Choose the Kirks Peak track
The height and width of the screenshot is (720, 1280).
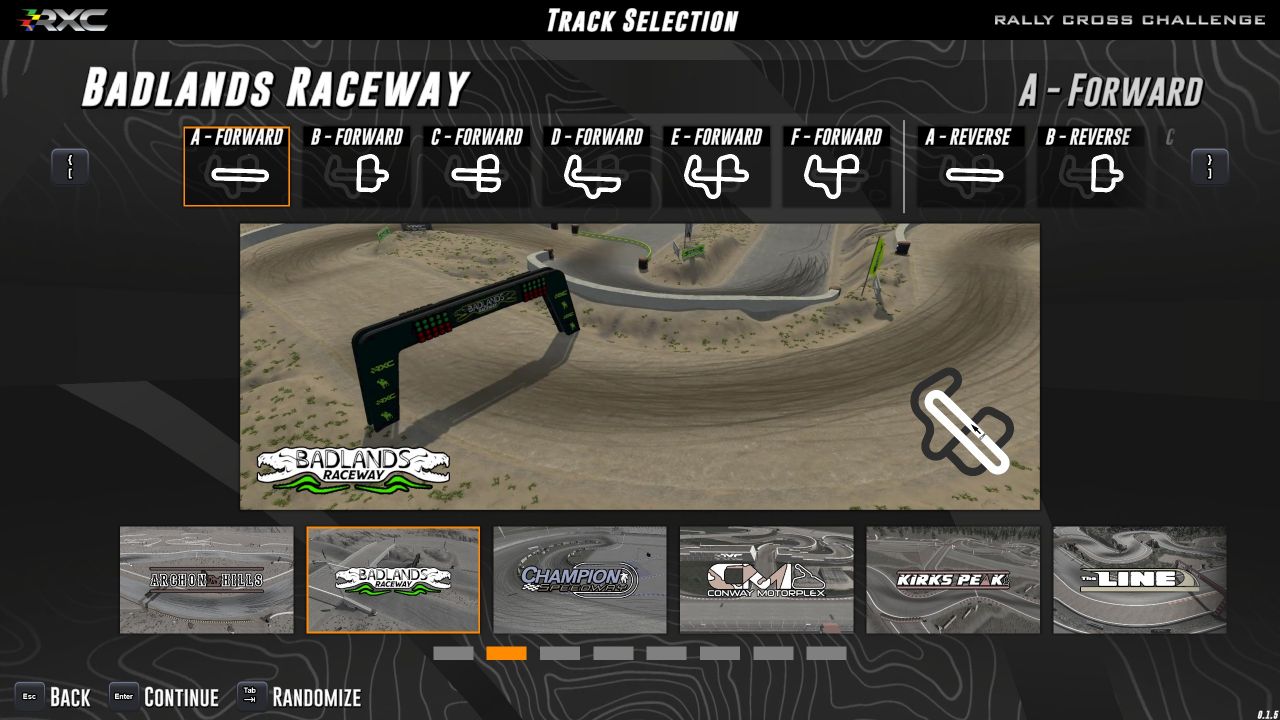[953, 580]
